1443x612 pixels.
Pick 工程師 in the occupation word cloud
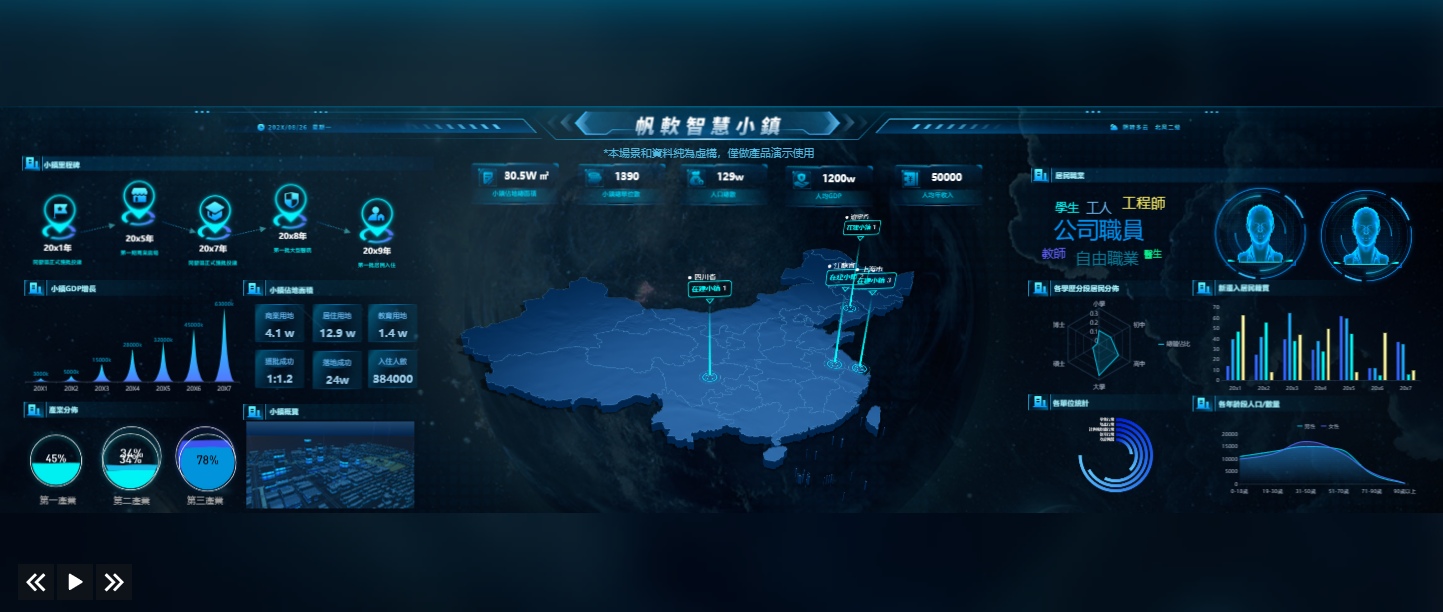pyautogui.click(x=1143, y=204)
